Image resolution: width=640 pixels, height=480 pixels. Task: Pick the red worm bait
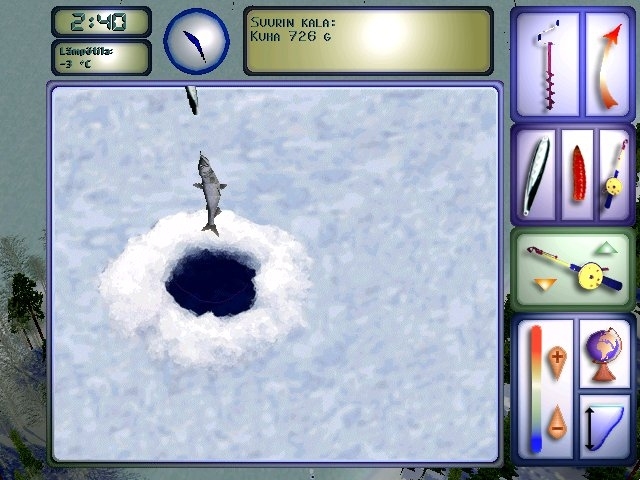click(577, 174)
